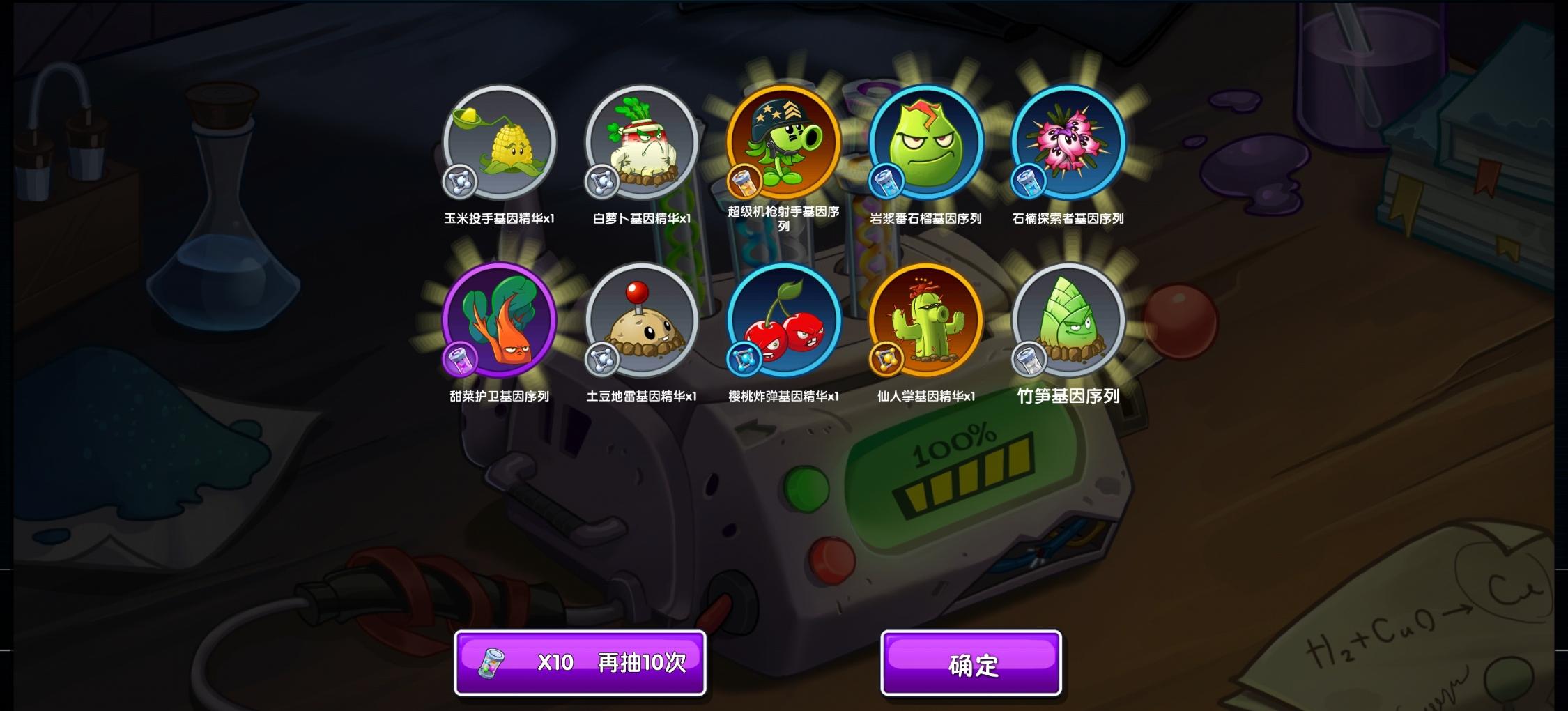Select the 甜菜护卫 beet guard gene sequence icon
Screen dimensions: 1568x711
[x=499, y=321]
